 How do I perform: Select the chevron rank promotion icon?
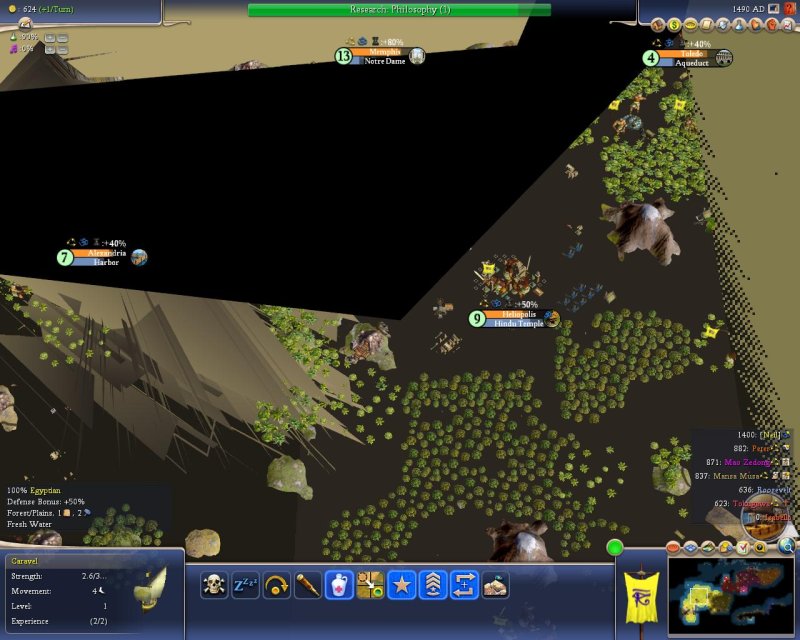coord(432,585)
